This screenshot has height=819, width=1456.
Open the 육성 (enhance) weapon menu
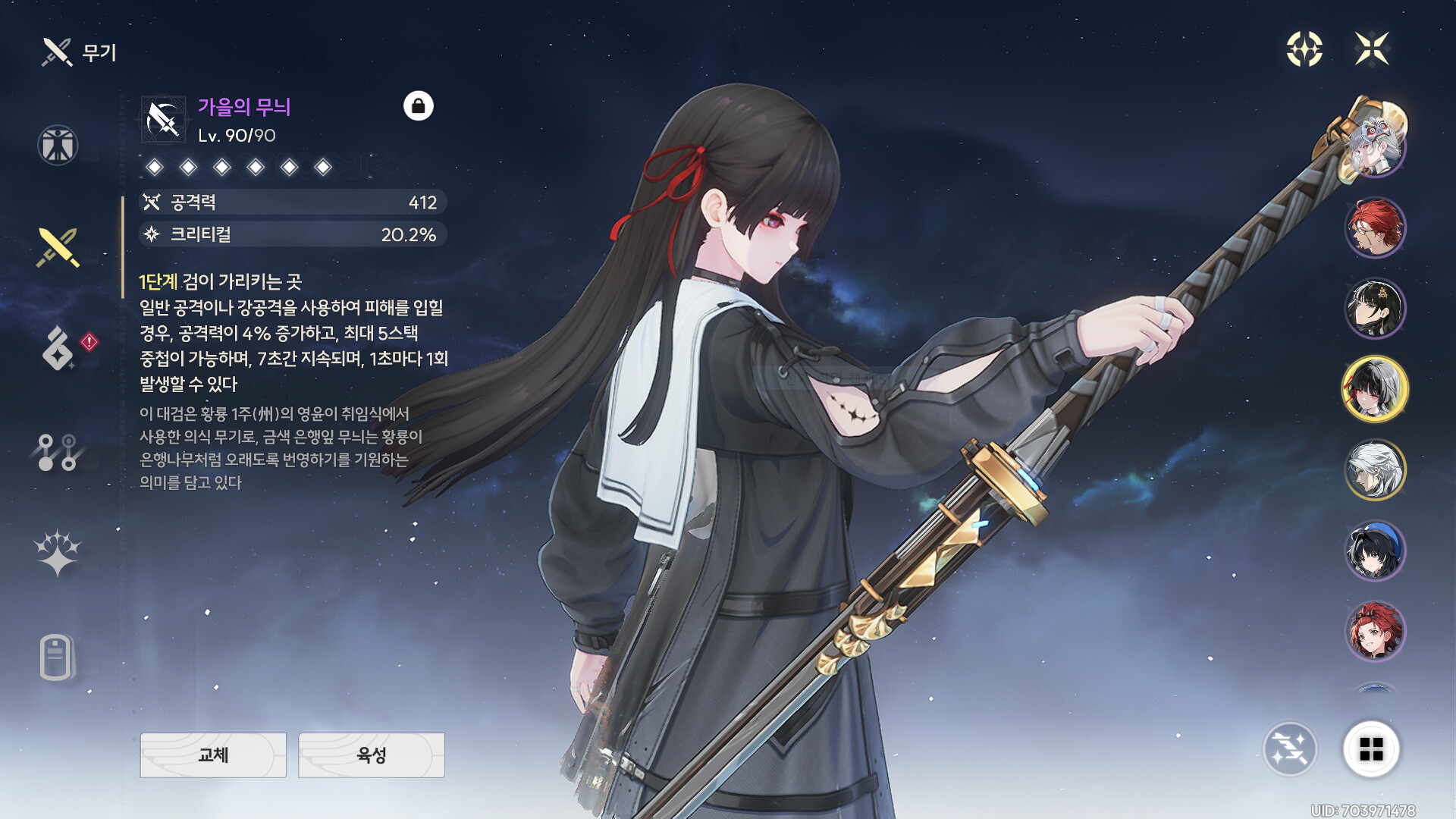372,755
